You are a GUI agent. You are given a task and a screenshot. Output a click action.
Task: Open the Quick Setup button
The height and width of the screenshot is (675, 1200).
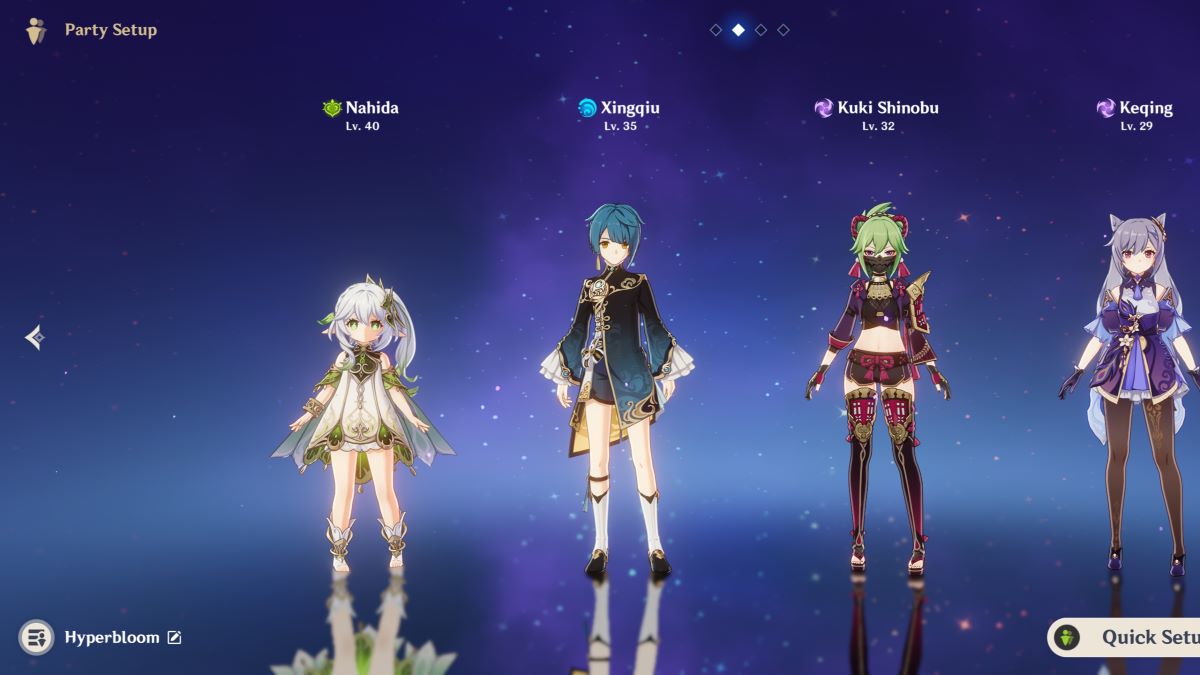click(1125, 637)
